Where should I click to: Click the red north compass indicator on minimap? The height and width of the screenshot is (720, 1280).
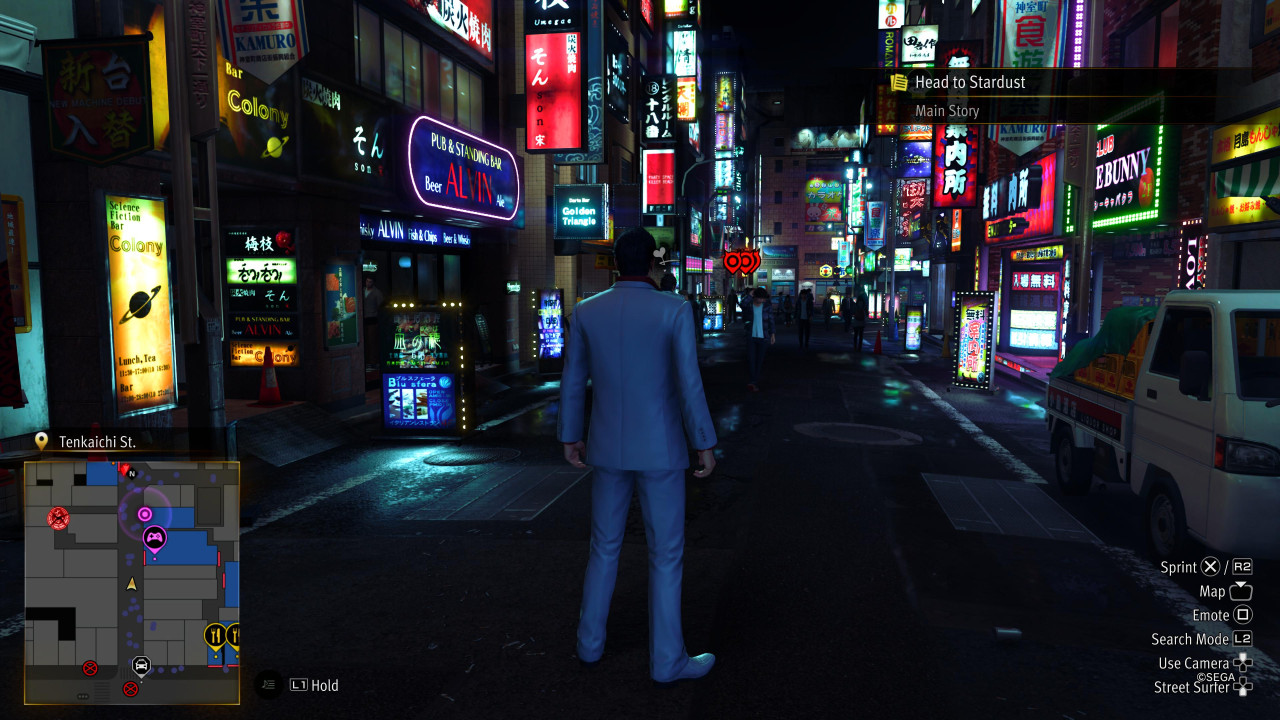[125, 469]
